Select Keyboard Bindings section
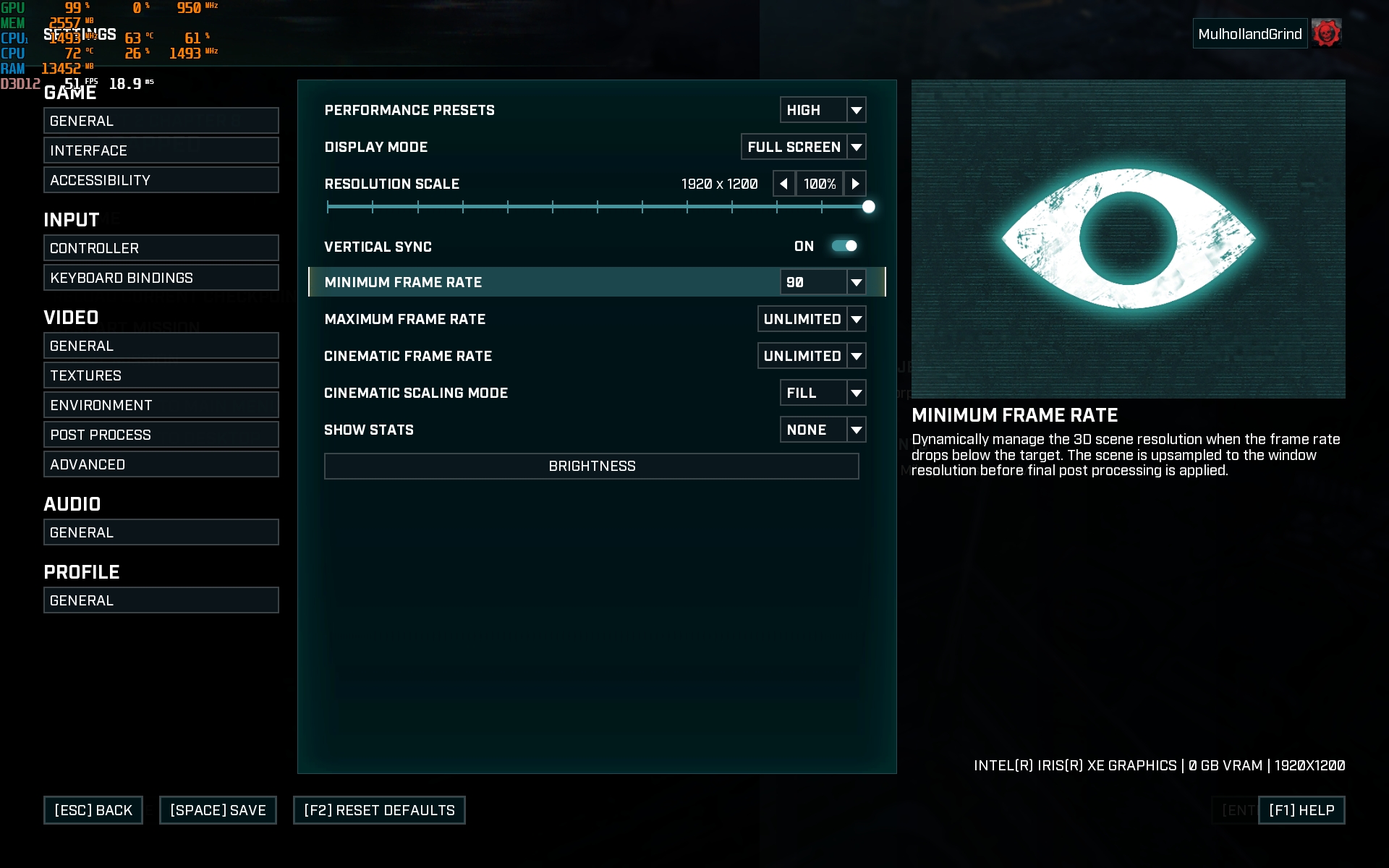 click(161, 278)
